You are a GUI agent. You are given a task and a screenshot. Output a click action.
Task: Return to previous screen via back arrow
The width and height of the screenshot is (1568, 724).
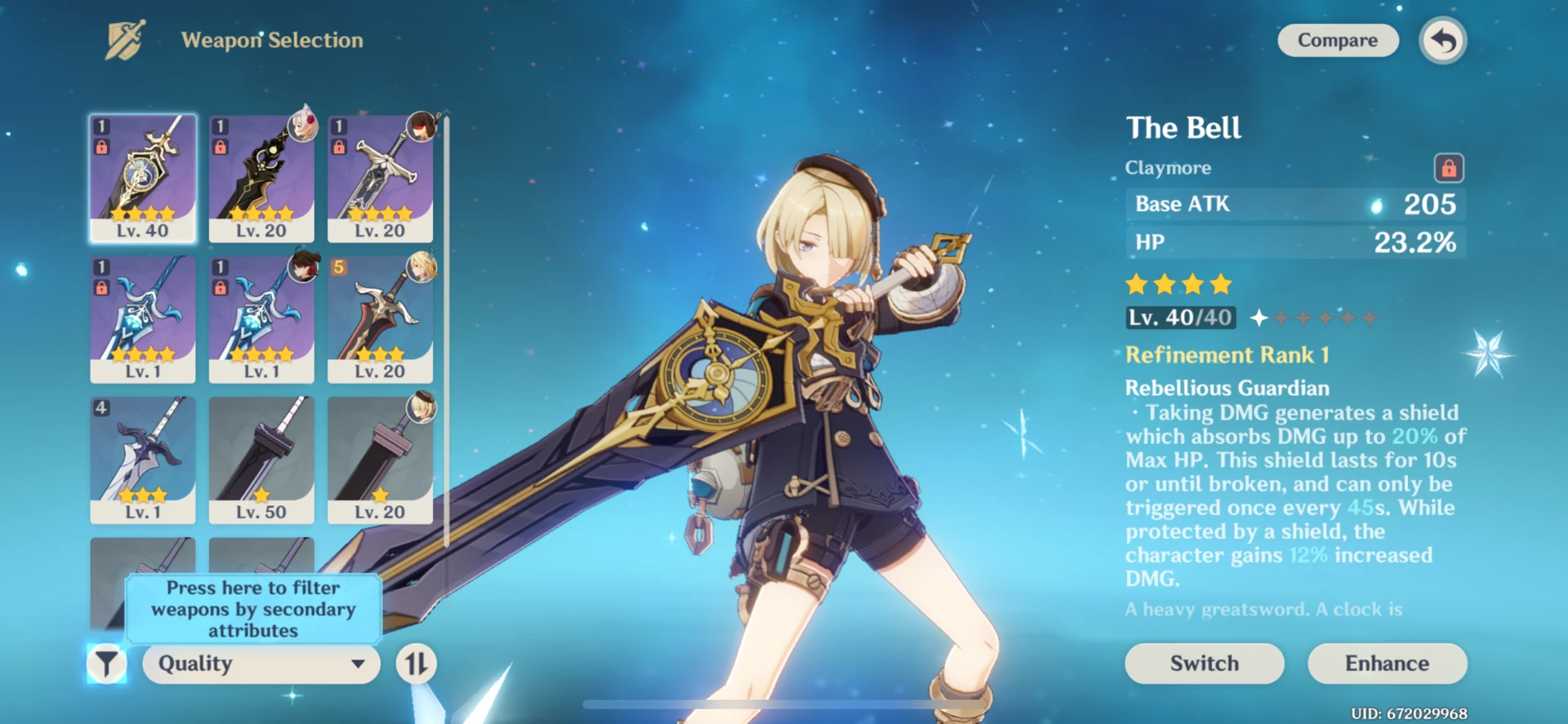click(x=1441, y=40)
